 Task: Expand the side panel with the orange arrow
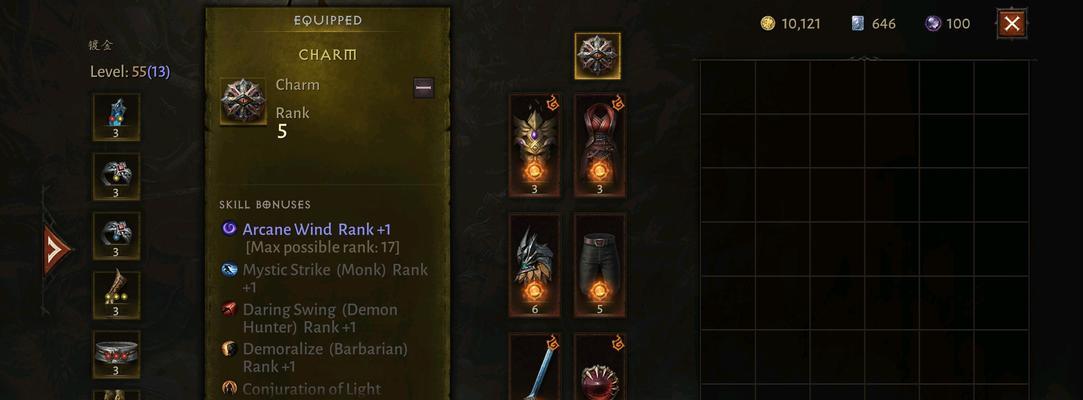(x=56, y=250)
